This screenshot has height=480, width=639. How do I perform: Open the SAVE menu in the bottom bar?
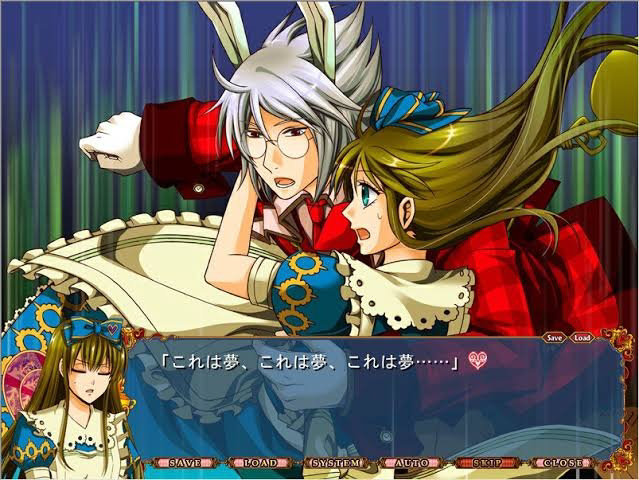tap(185, 464)
